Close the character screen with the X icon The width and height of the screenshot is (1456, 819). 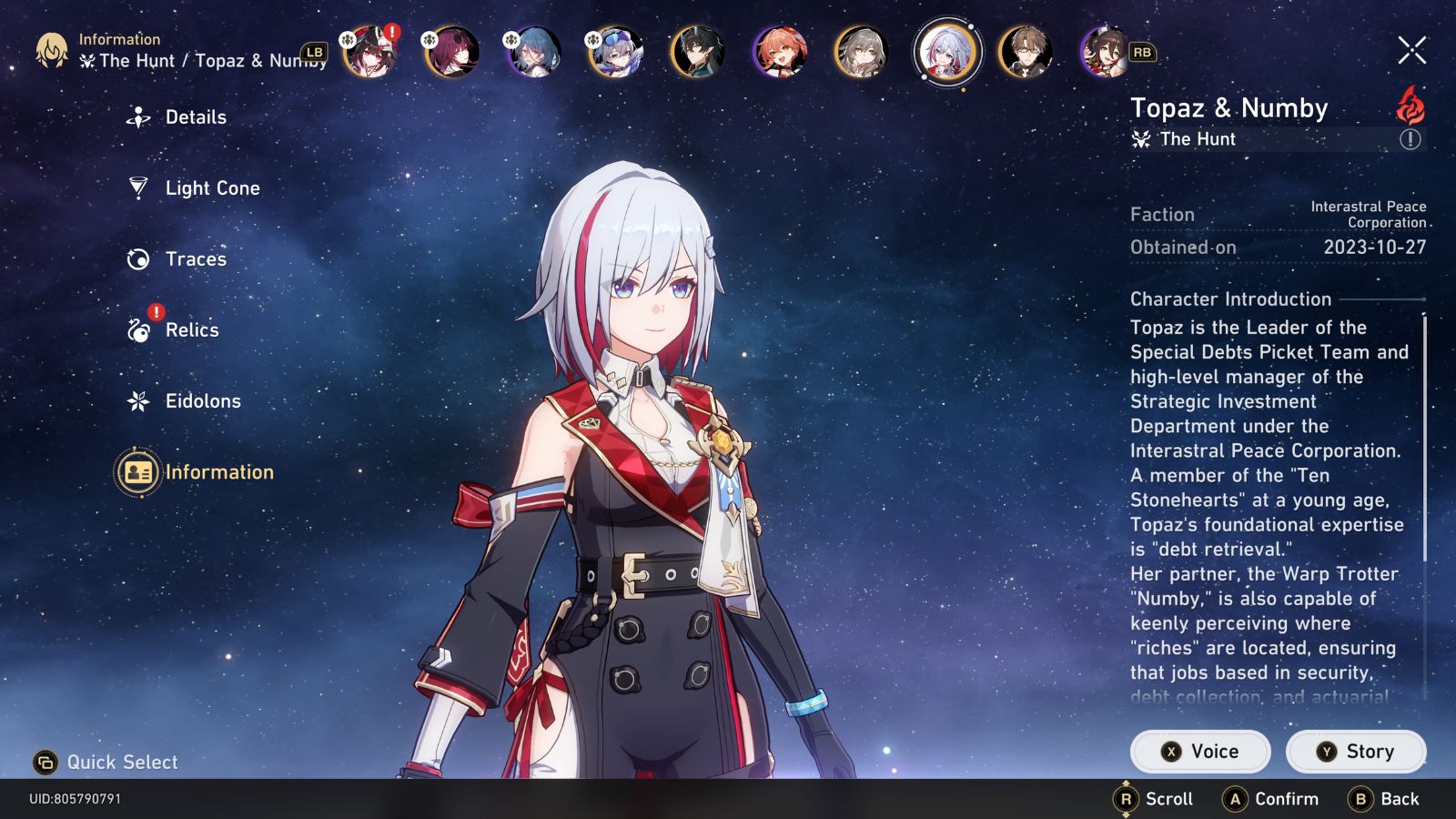[x=1413, y=52]
